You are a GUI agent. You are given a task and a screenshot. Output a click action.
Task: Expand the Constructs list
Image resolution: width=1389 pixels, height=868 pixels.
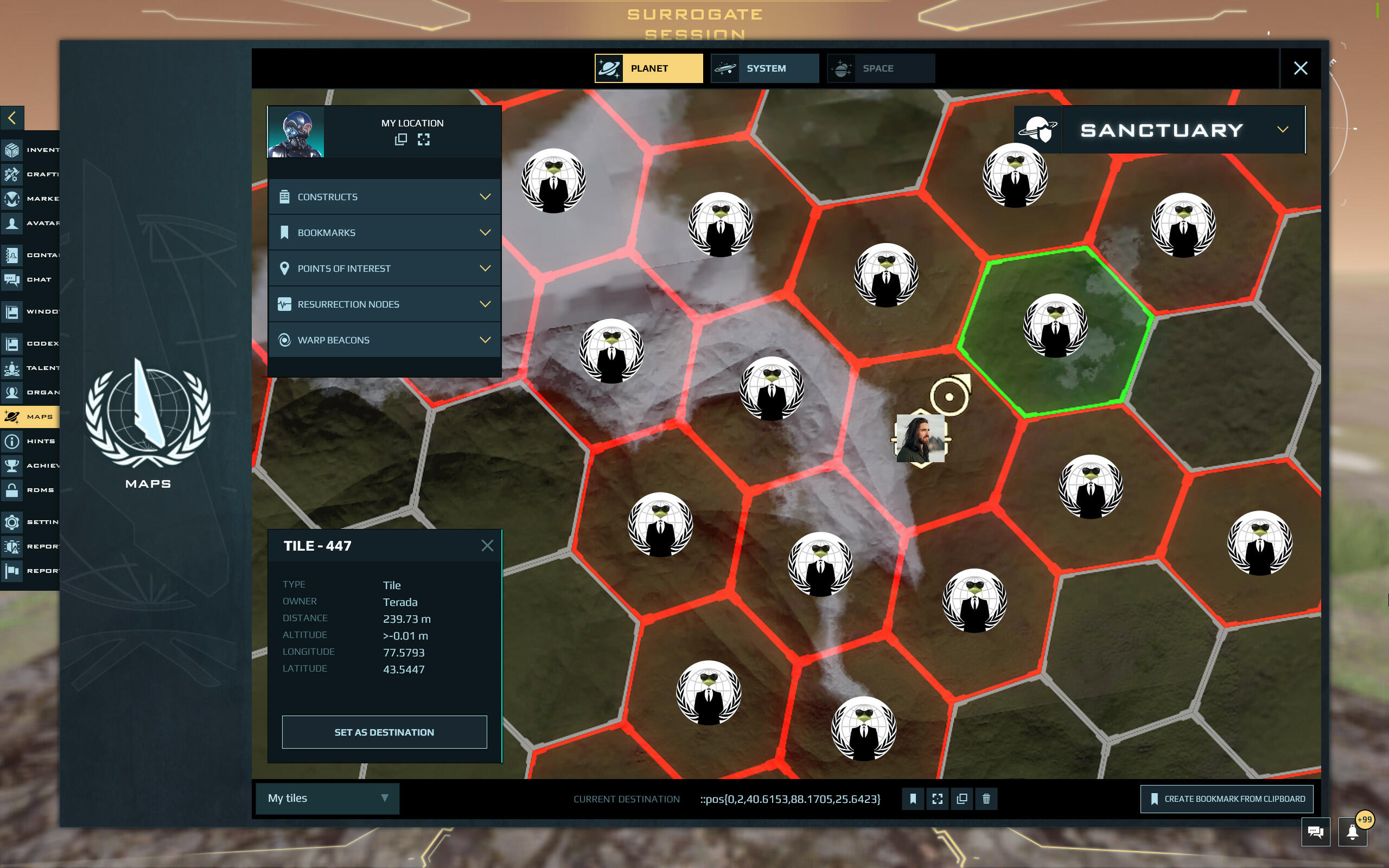tap(384, 197)
